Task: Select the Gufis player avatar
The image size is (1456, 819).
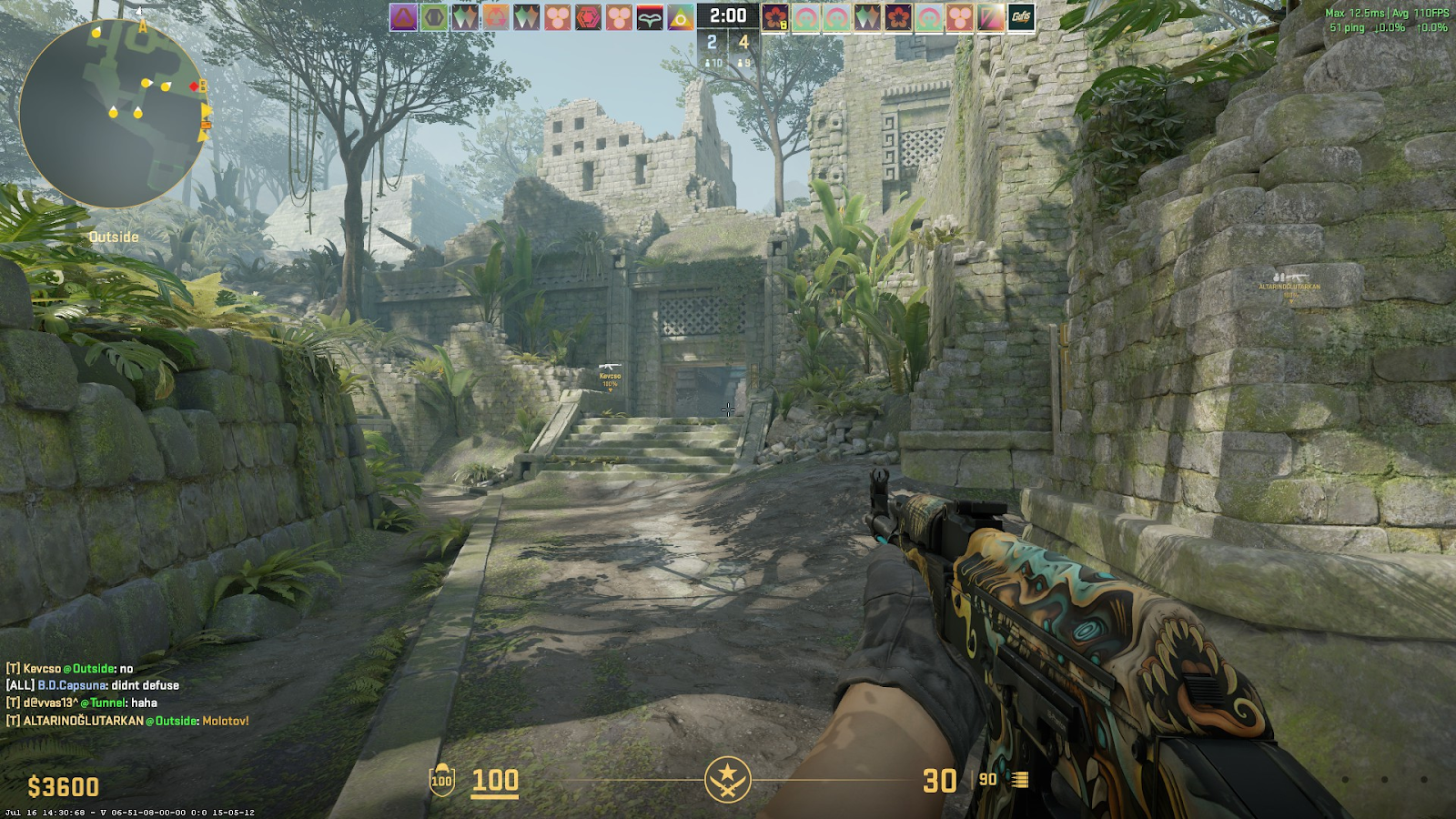Action: coord(1021,17)
